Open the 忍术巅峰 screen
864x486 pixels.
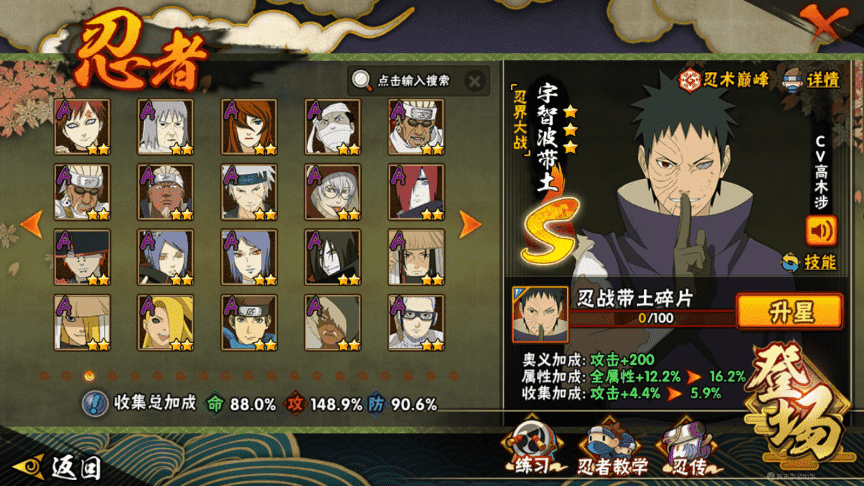(726, 80)
